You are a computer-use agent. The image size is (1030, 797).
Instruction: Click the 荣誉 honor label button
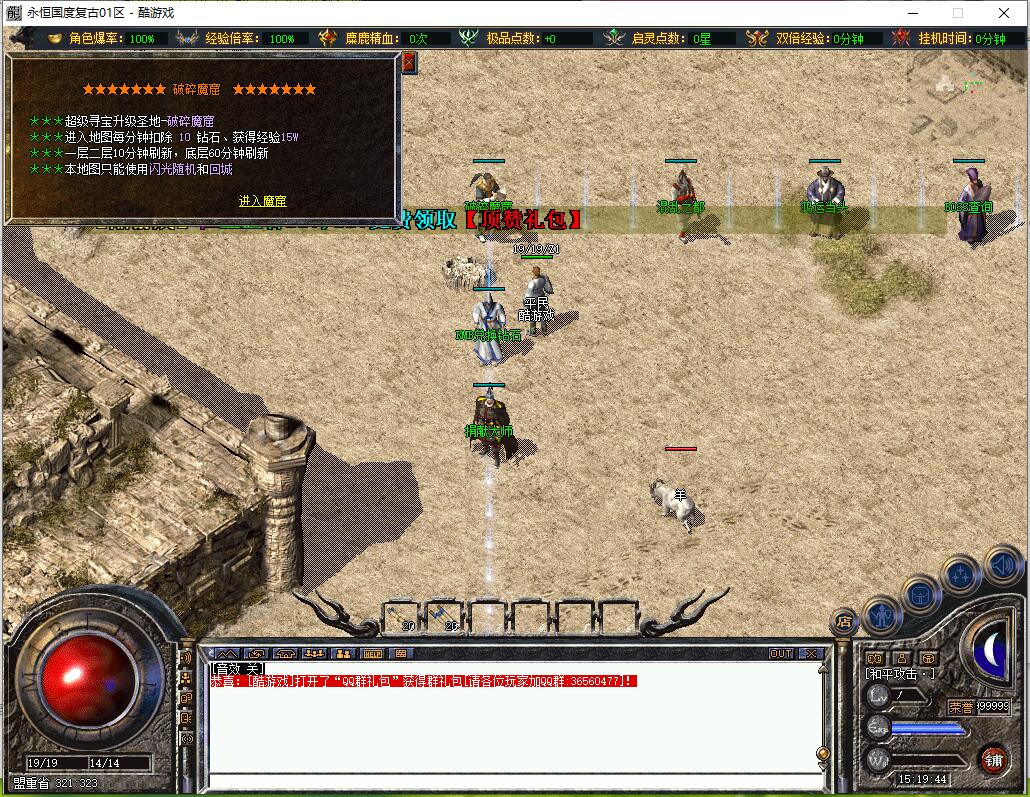point(961,706)
